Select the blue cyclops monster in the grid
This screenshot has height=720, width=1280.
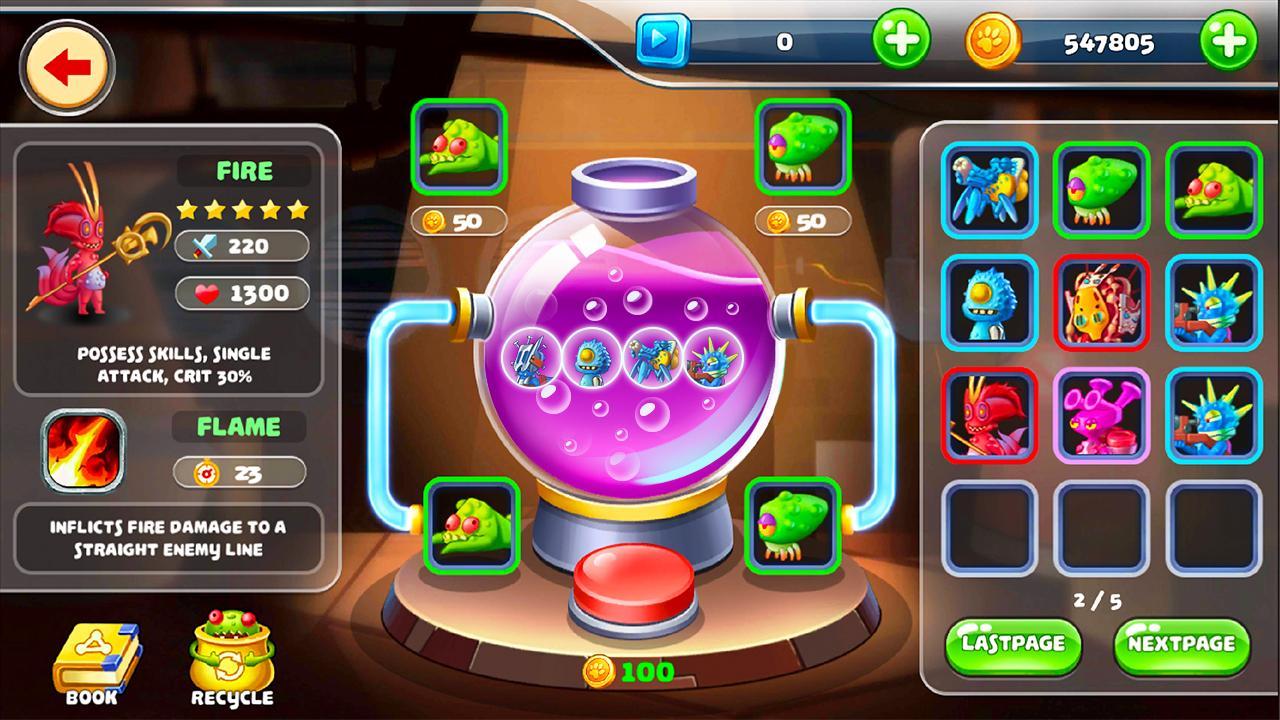(986, 304)
